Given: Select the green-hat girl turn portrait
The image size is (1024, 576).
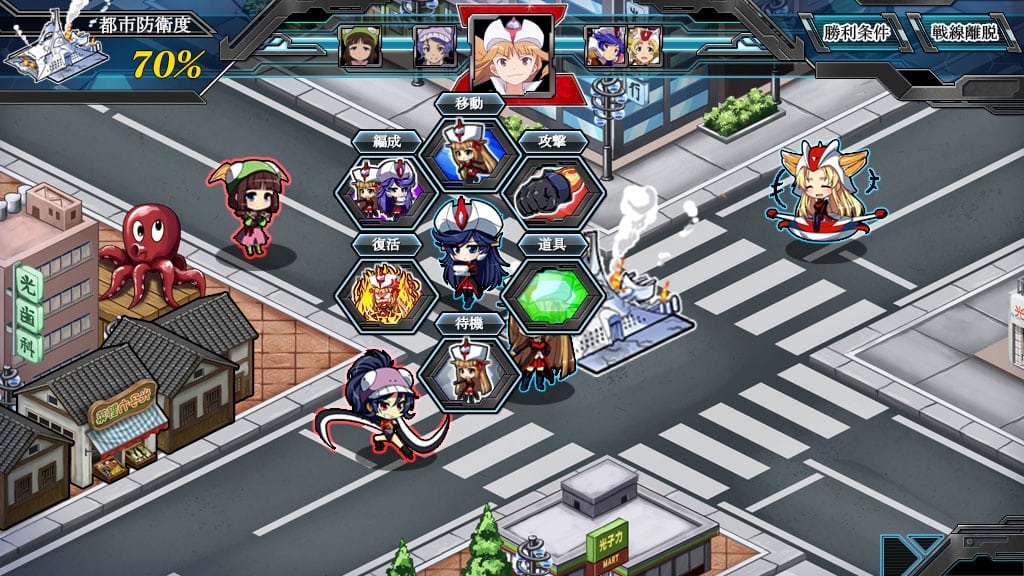Looking at the screenshot, I should tap(359, 46).
